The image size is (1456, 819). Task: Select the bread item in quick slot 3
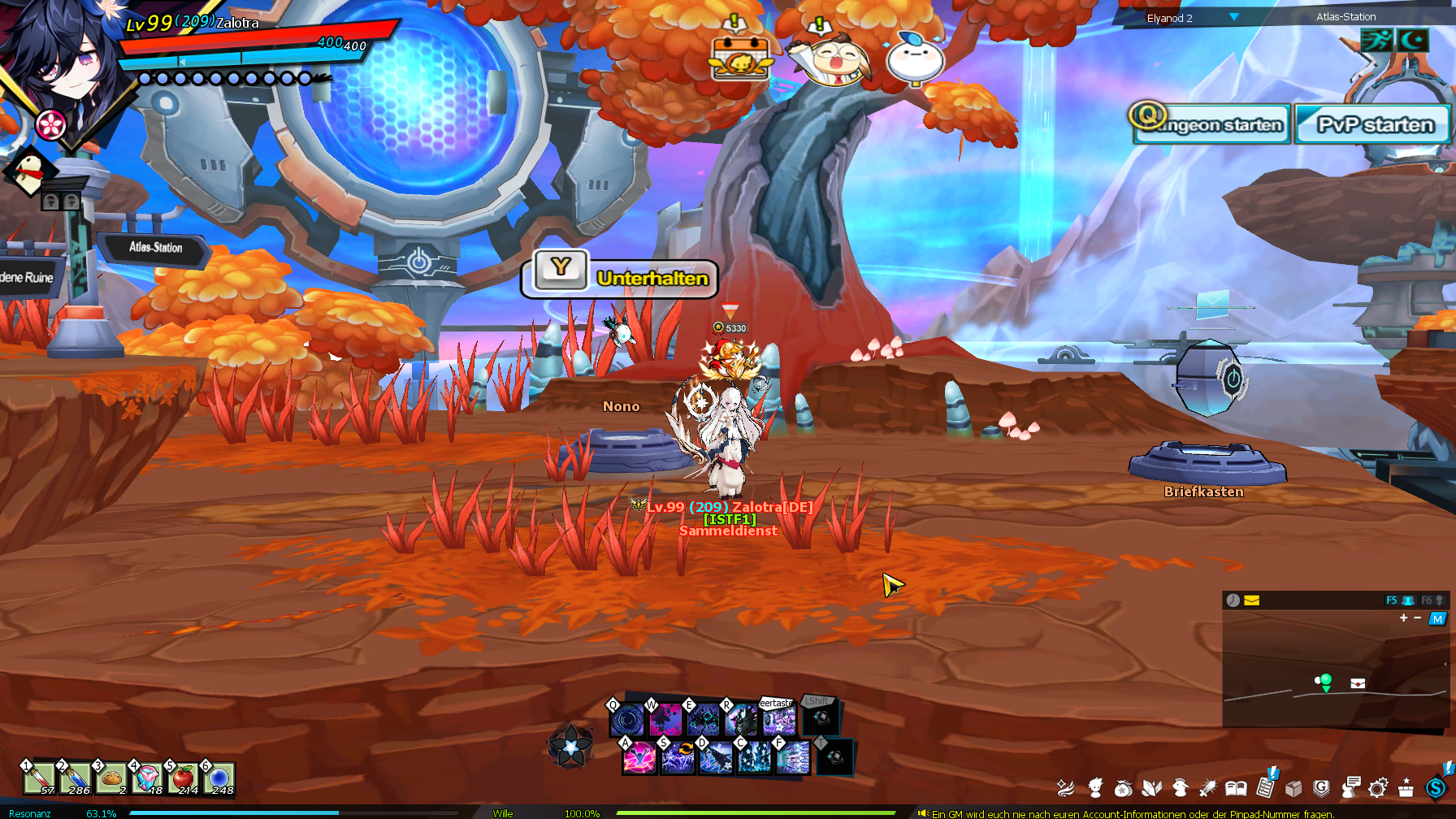[110, 778]
